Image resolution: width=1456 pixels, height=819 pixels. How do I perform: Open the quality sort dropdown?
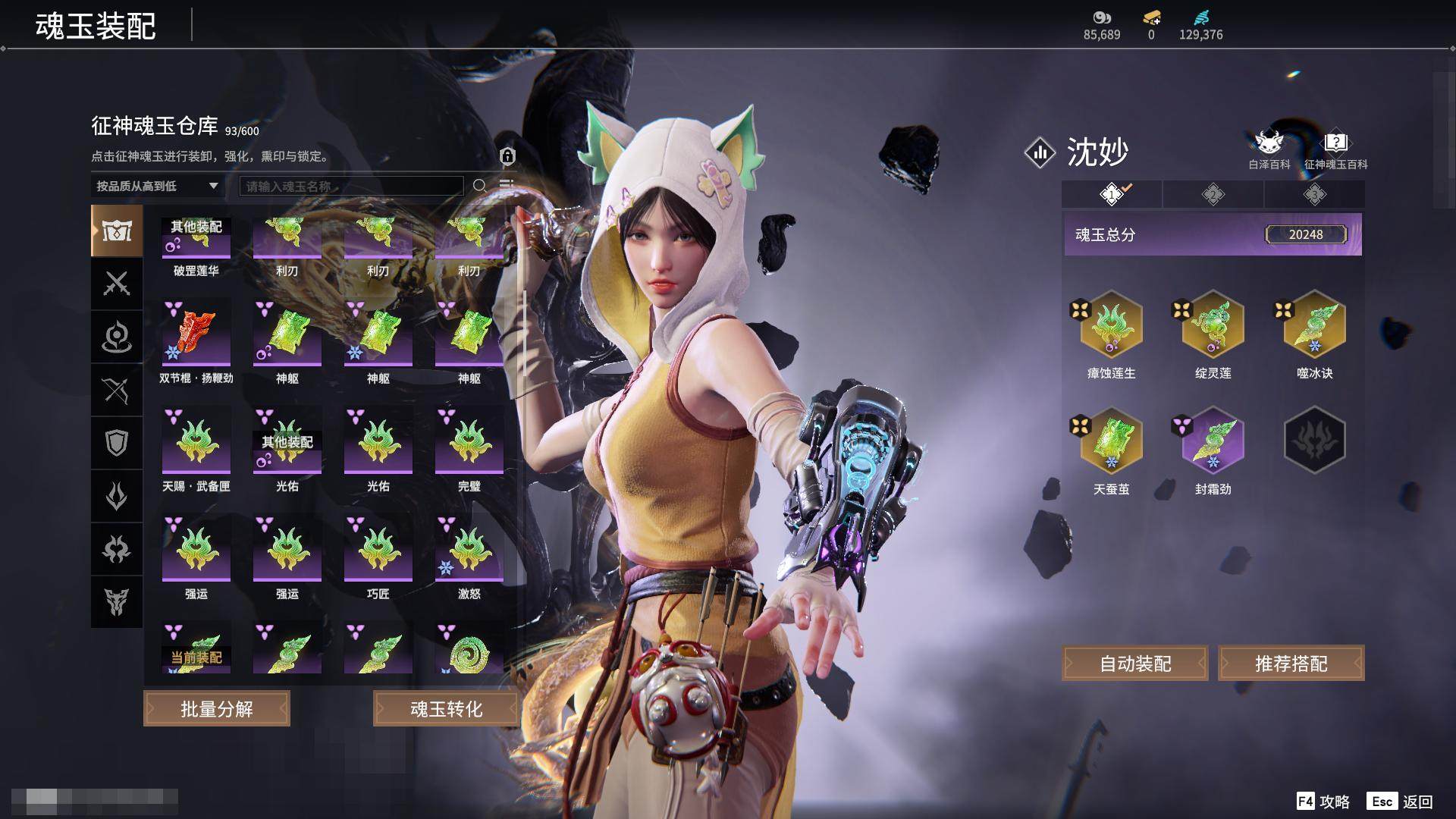157,186
